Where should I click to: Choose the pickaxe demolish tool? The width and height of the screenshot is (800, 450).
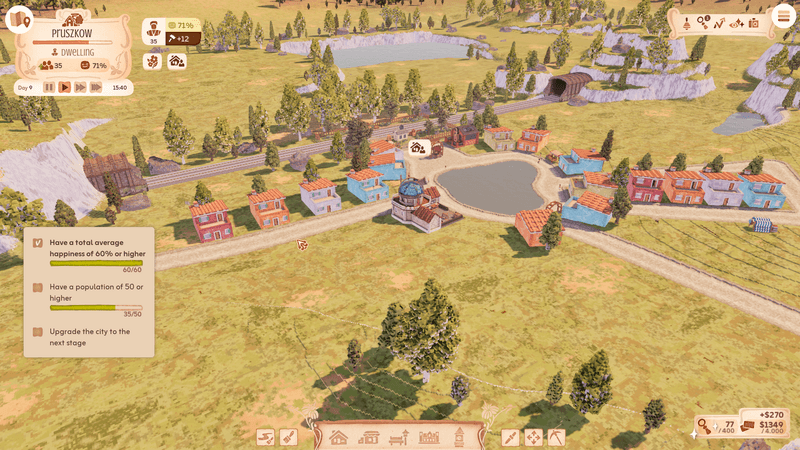[x=556, y=437]
